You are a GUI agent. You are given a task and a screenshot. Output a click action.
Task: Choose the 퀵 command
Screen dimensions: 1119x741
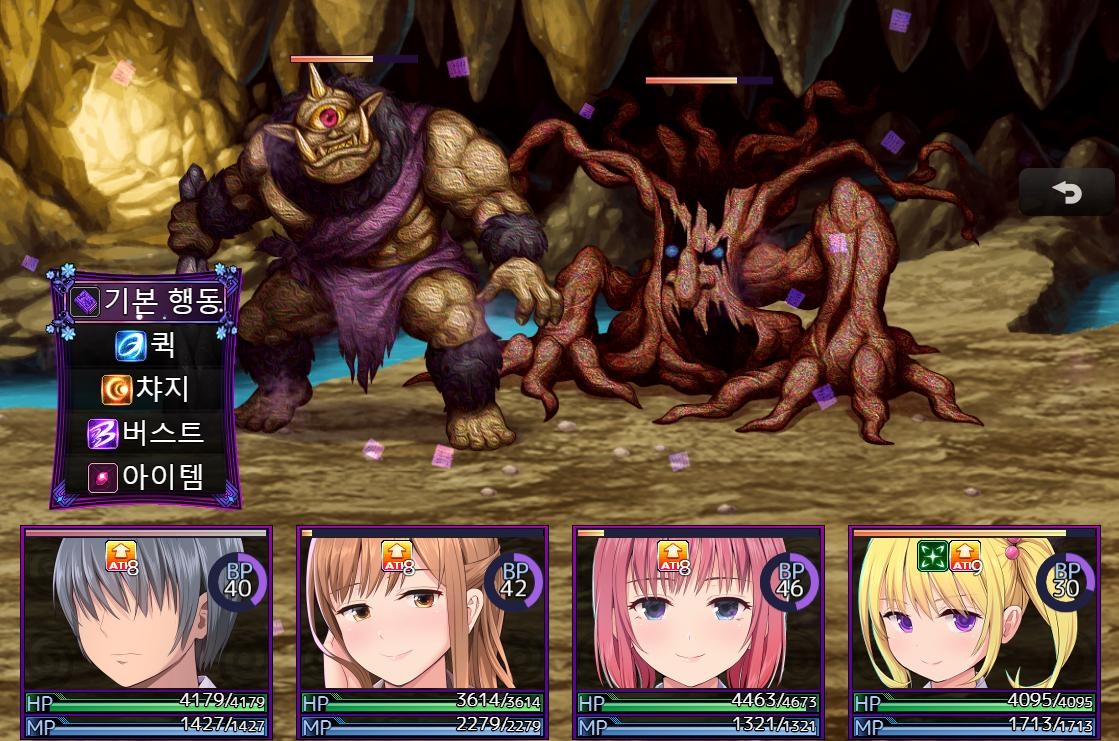pyautogui.click(x=146, y=345)
